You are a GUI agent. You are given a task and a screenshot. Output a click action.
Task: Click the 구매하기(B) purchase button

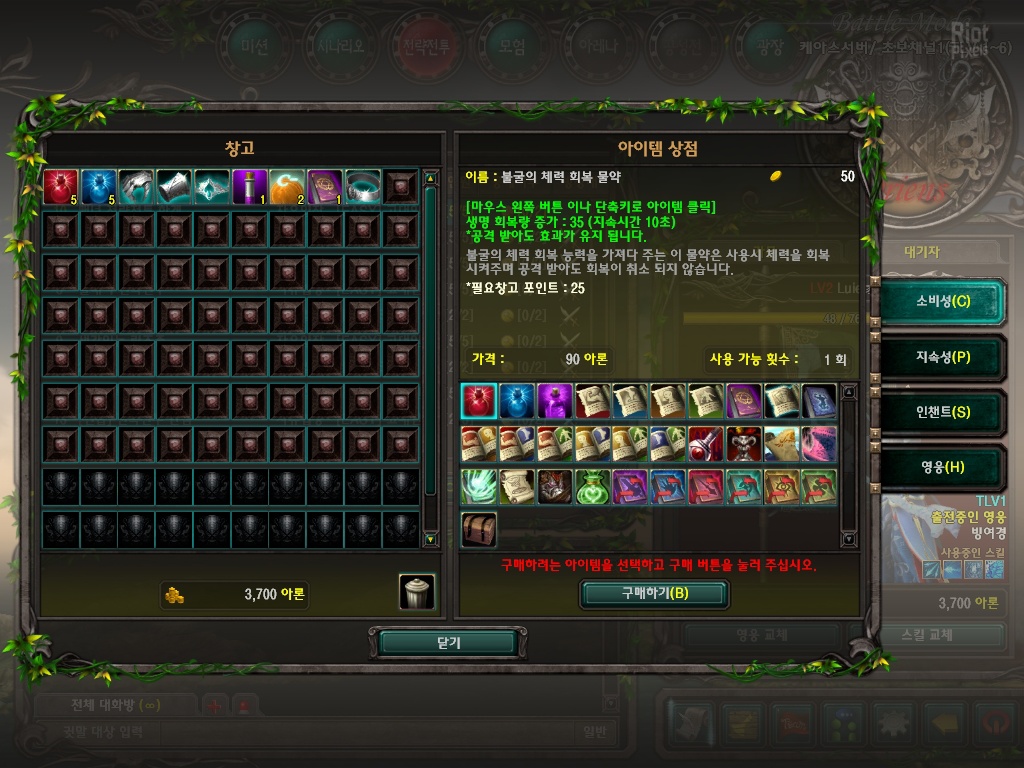(655, 593)
